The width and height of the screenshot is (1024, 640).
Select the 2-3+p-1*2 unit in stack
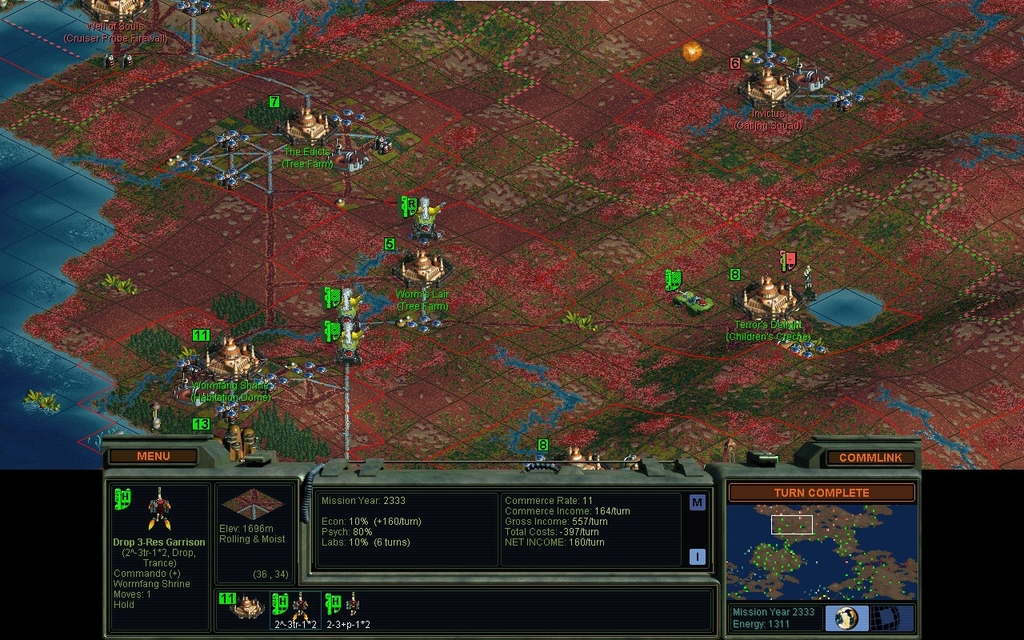[x=347, y=607]
